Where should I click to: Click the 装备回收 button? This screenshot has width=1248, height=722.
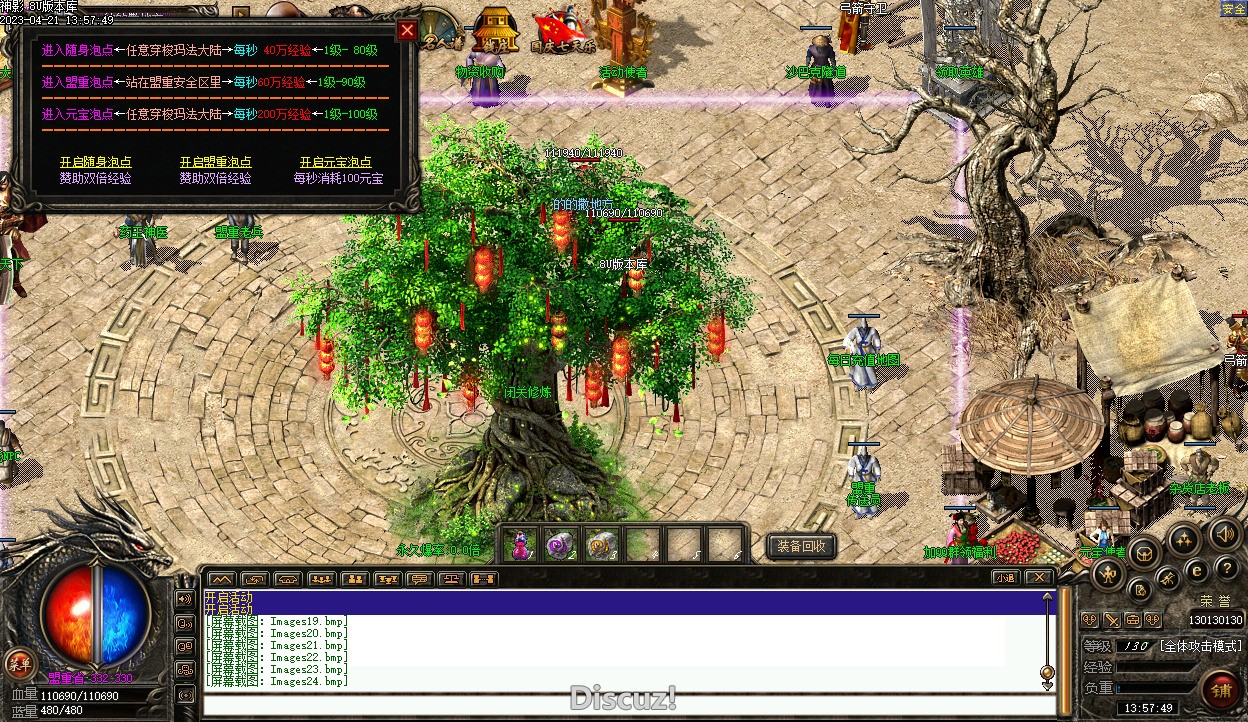tap(801, 546)
